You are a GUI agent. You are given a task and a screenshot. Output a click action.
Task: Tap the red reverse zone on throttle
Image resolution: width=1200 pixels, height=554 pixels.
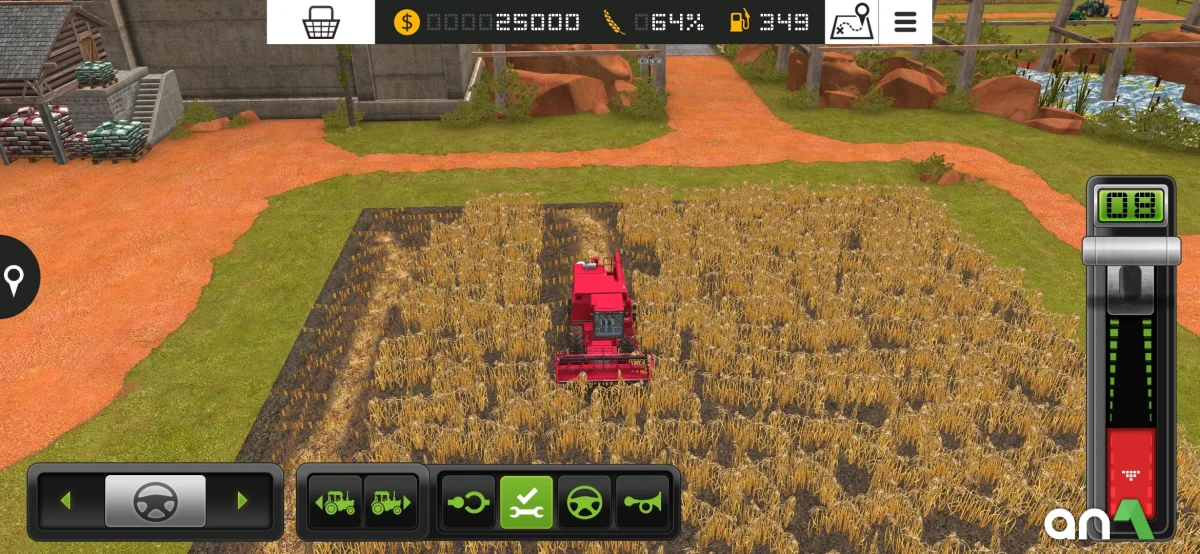(1131, 470)
